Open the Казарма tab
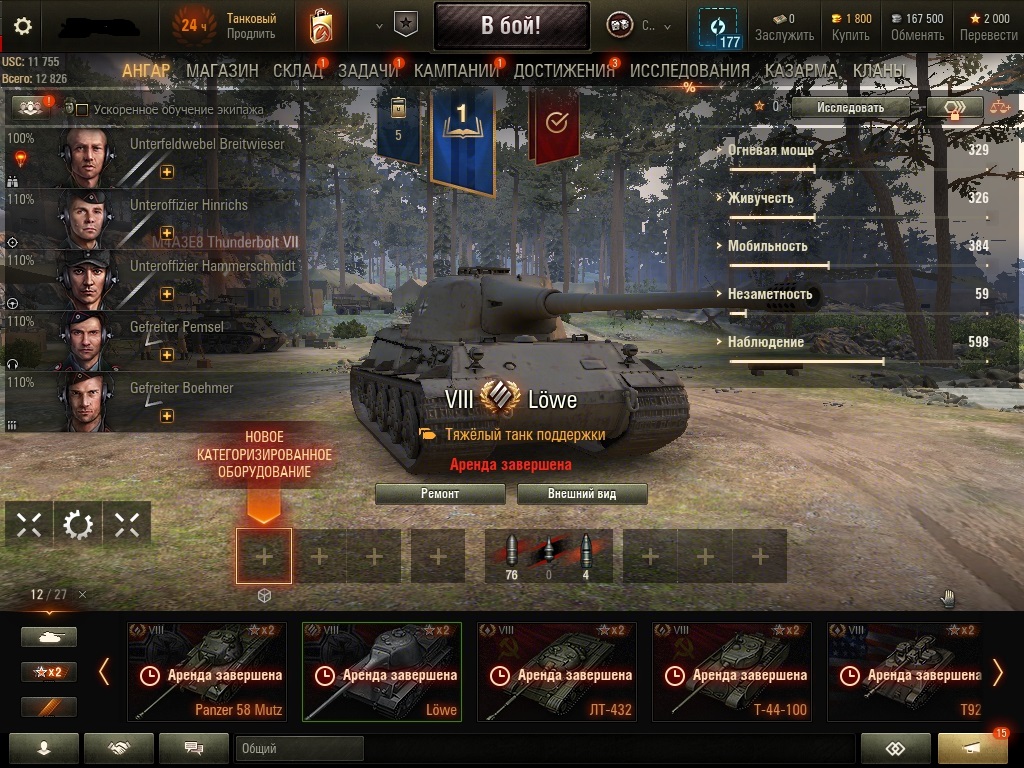The height and width of the screenshot is (768, 1024). [x=800, y=71]
